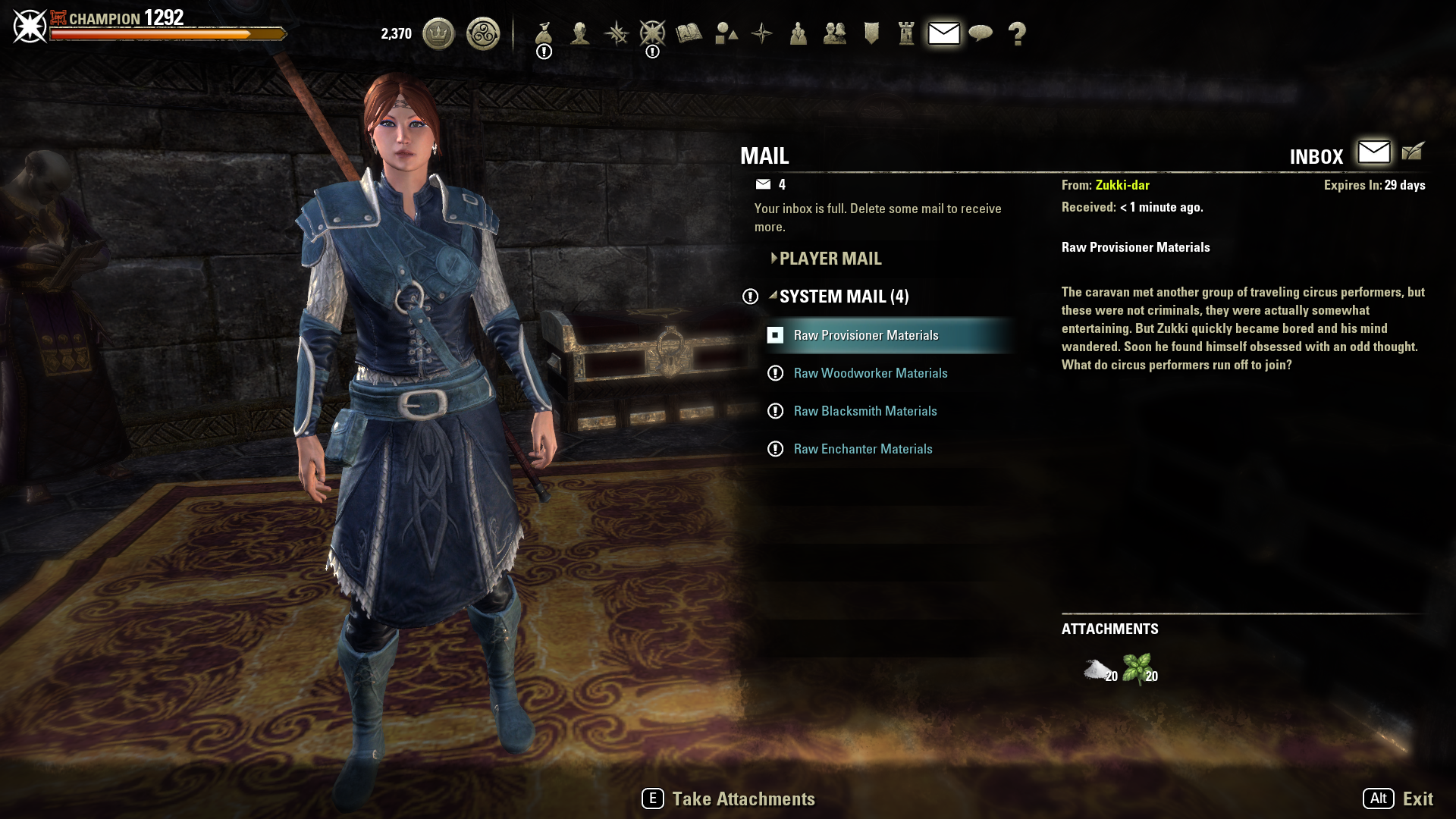Switch to the send mail quill tab

pyautogui.click(x=1413, y=152)
